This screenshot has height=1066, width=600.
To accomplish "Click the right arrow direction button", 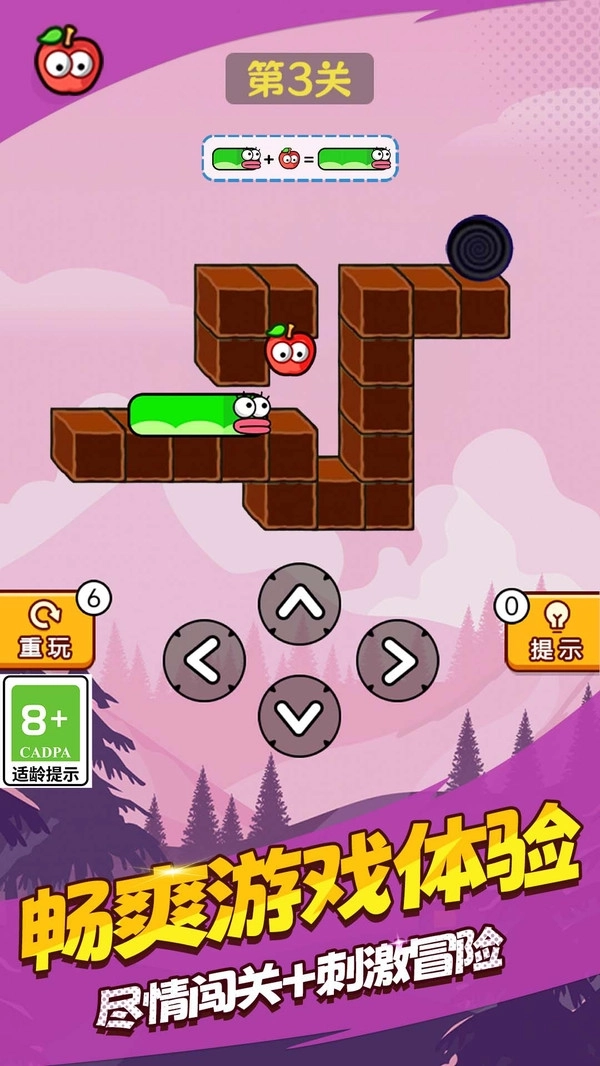I will (397, 660).
